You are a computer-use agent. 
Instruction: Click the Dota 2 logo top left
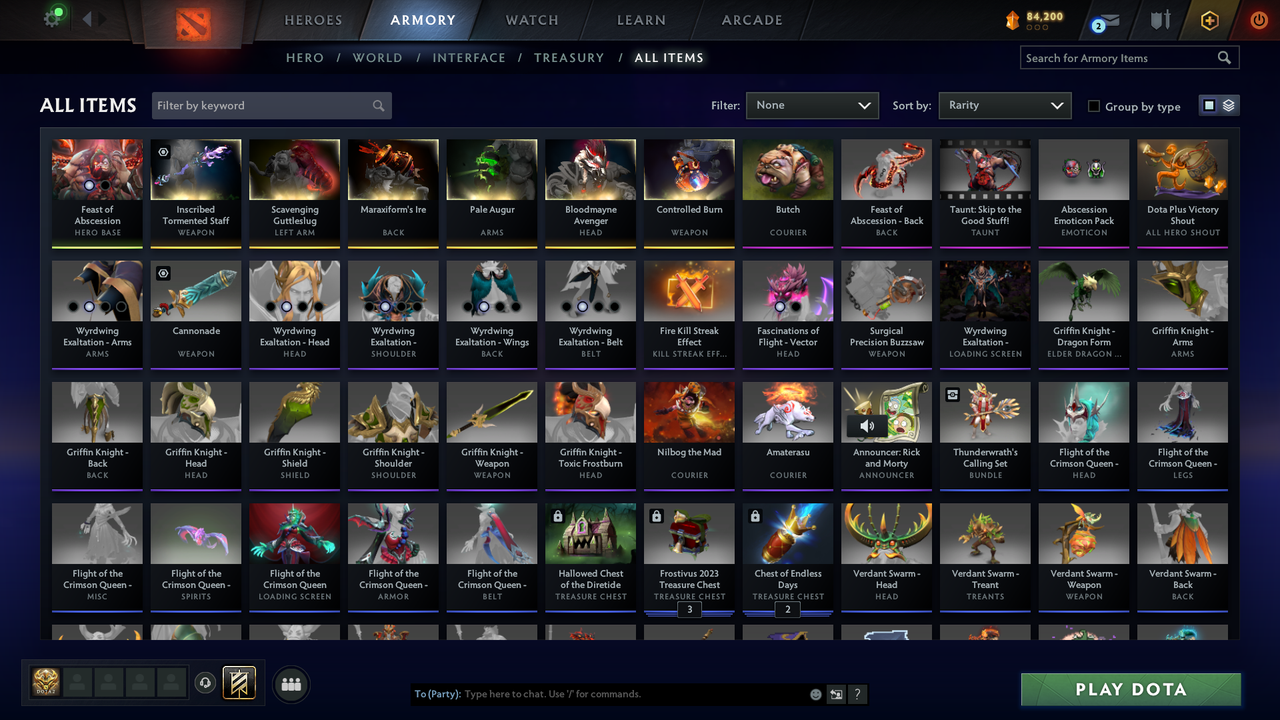[x=196, y=22]
